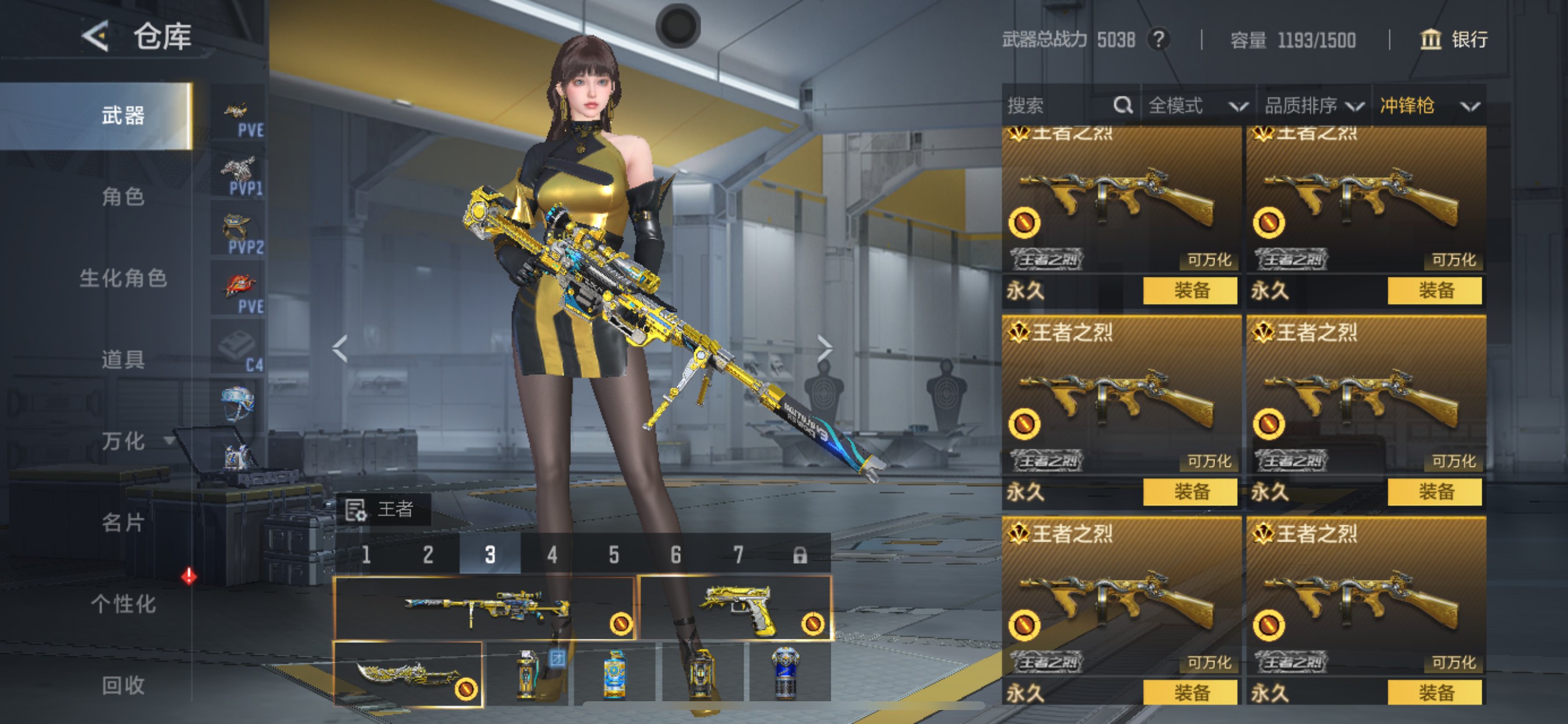Rotate to the next character with right arrow
Viewport: 1568px width, 724px height.
(x=825, y=348)
